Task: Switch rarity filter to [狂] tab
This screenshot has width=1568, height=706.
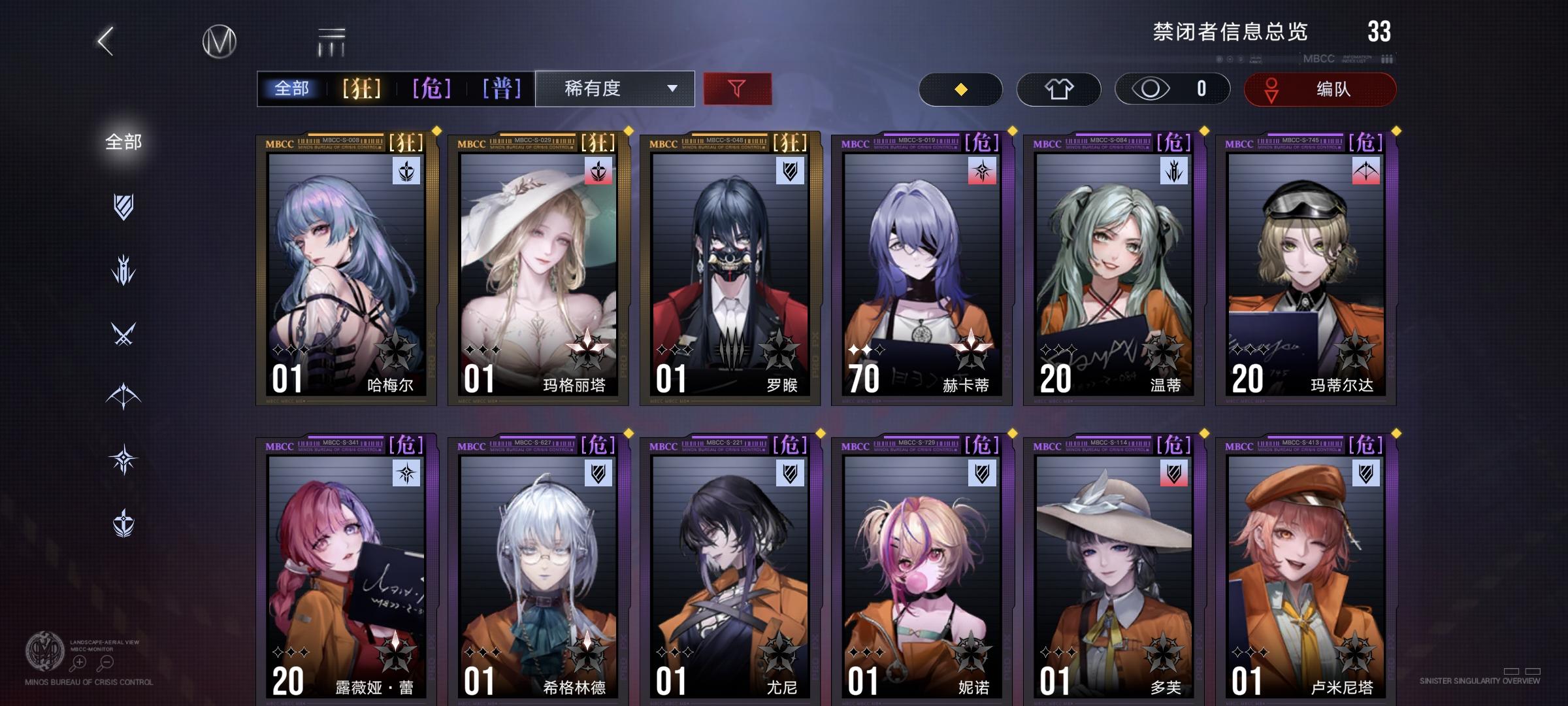Action: (361, 88)
